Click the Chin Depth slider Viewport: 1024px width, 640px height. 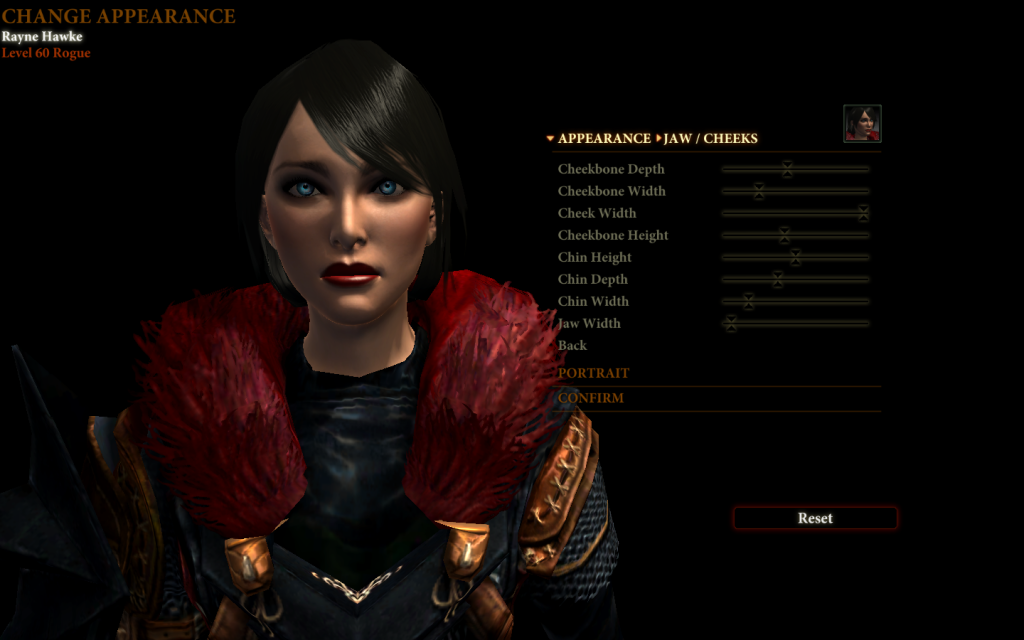pos(777,279)
